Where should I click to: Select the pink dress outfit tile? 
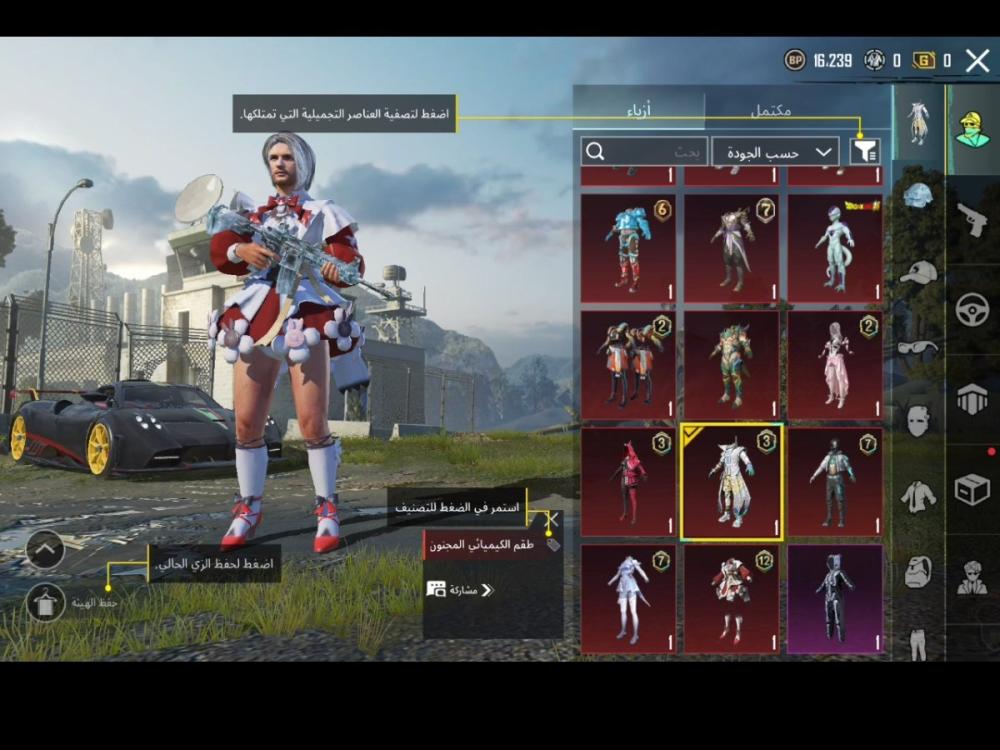tap(834, 364)
